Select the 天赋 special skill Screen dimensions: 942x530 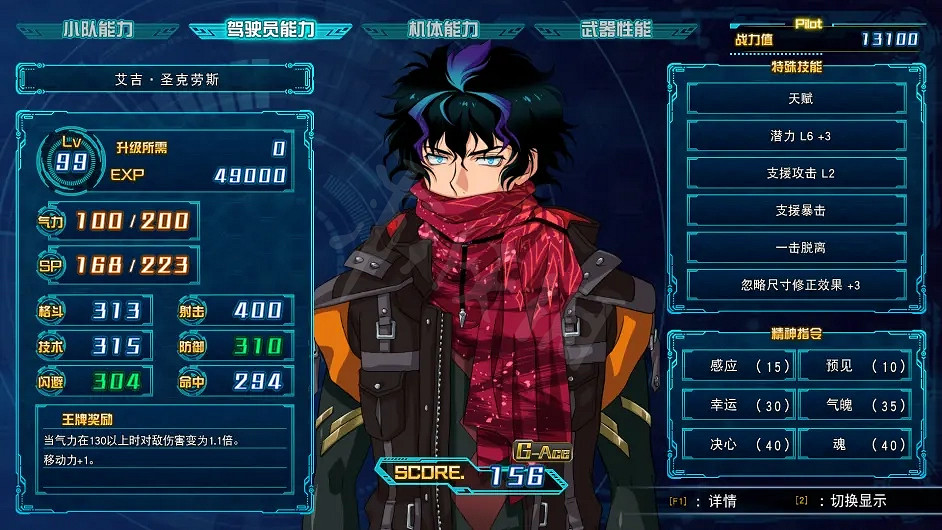click(x=797, y=98)
